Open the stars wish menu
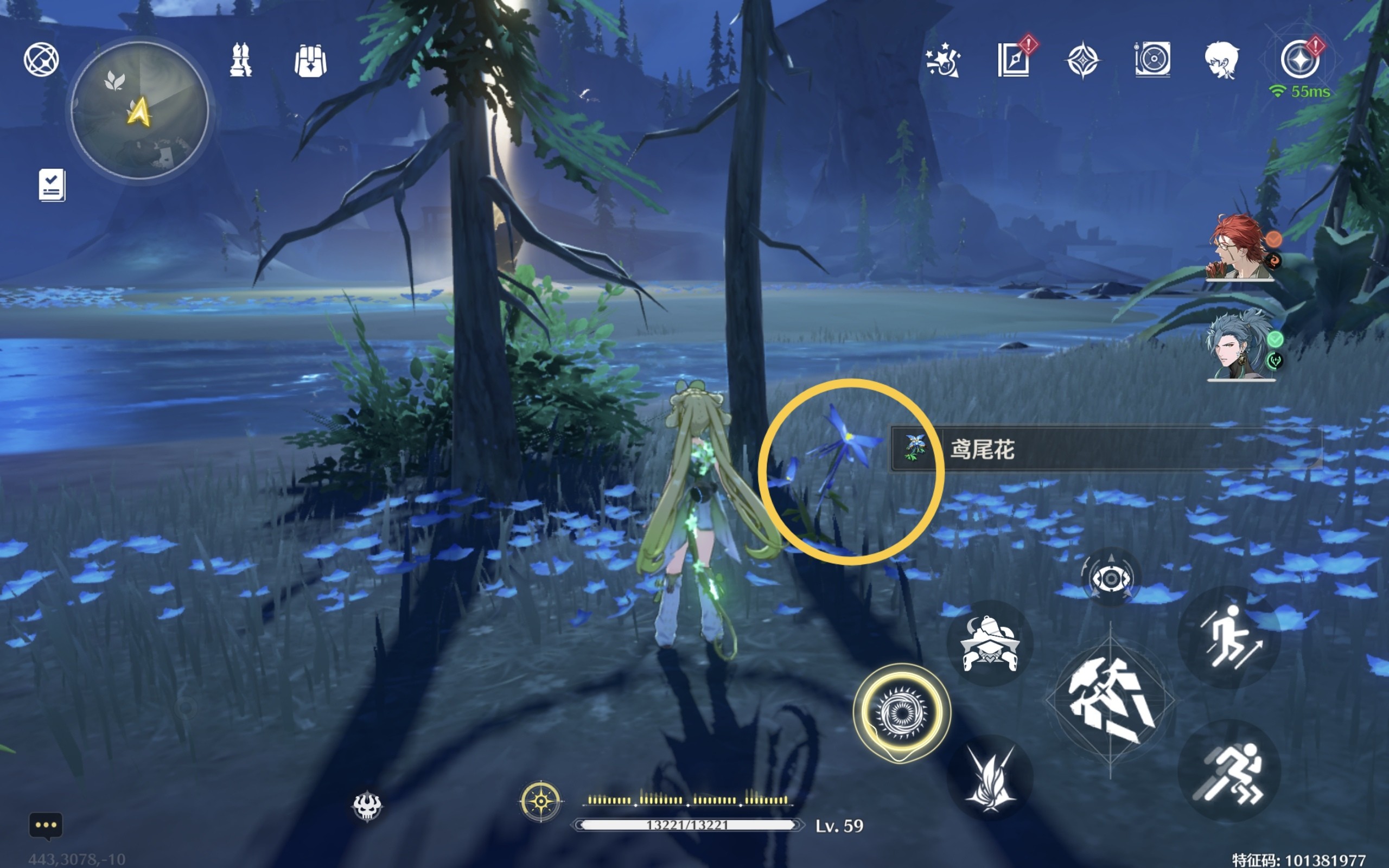The image size is (1389, 868). (943, 60)
